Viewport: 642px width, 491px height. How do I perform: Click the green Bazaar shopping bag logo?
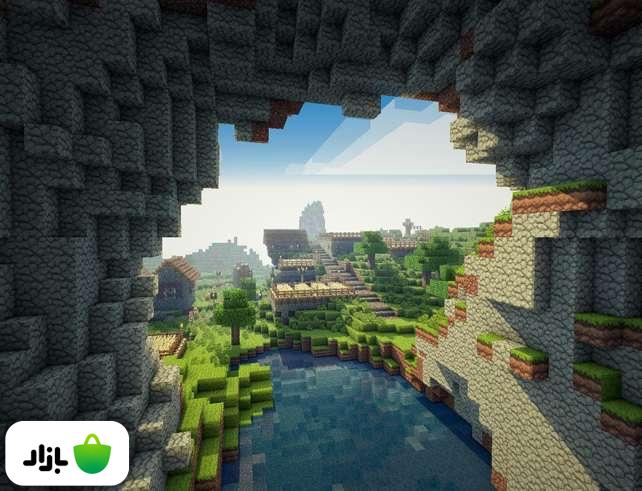tap(92, 453)
